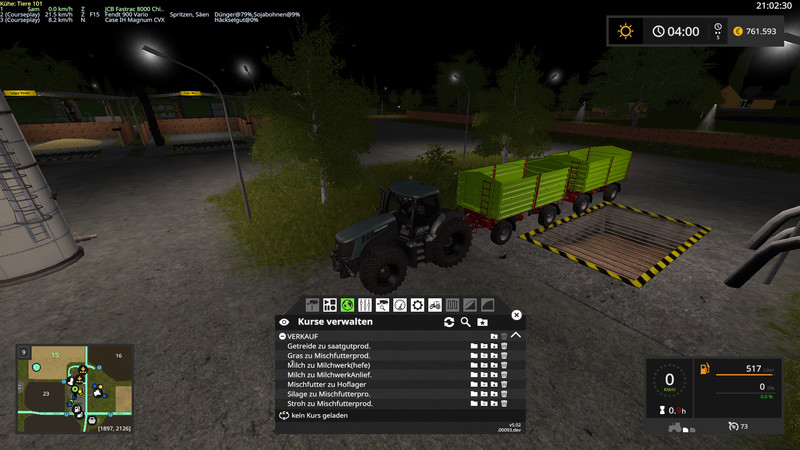The height and width of the screenshot is (450, 800).
Task: Choose the Milch zu Milchwerk(hefe) course
Action: 330,365
